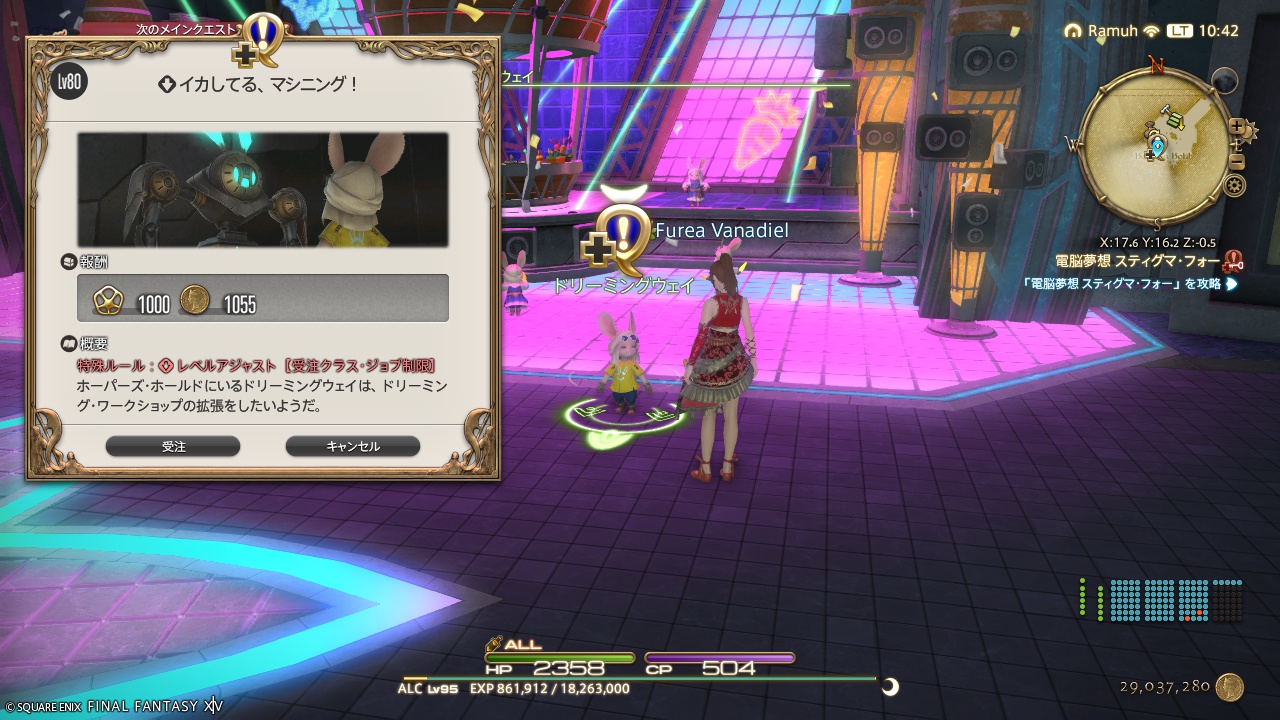Image resolution: width=1280 pixels, height=720 pixels.
Task: Open minimap settings gear icon
Action: (1235, 185)
